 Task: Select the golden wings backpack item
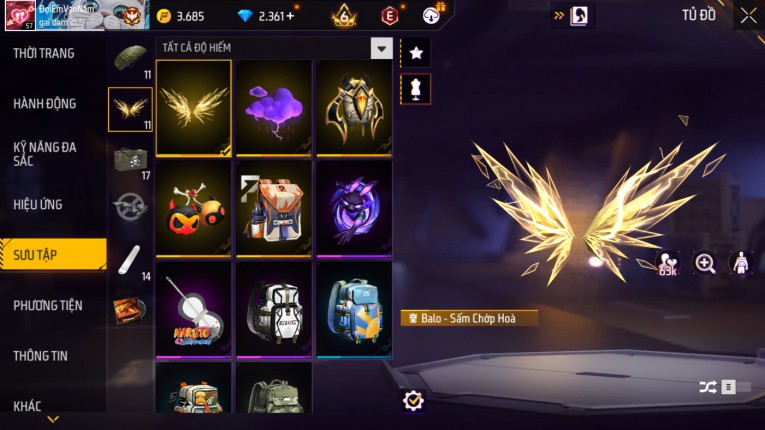(x=194, y=107)
